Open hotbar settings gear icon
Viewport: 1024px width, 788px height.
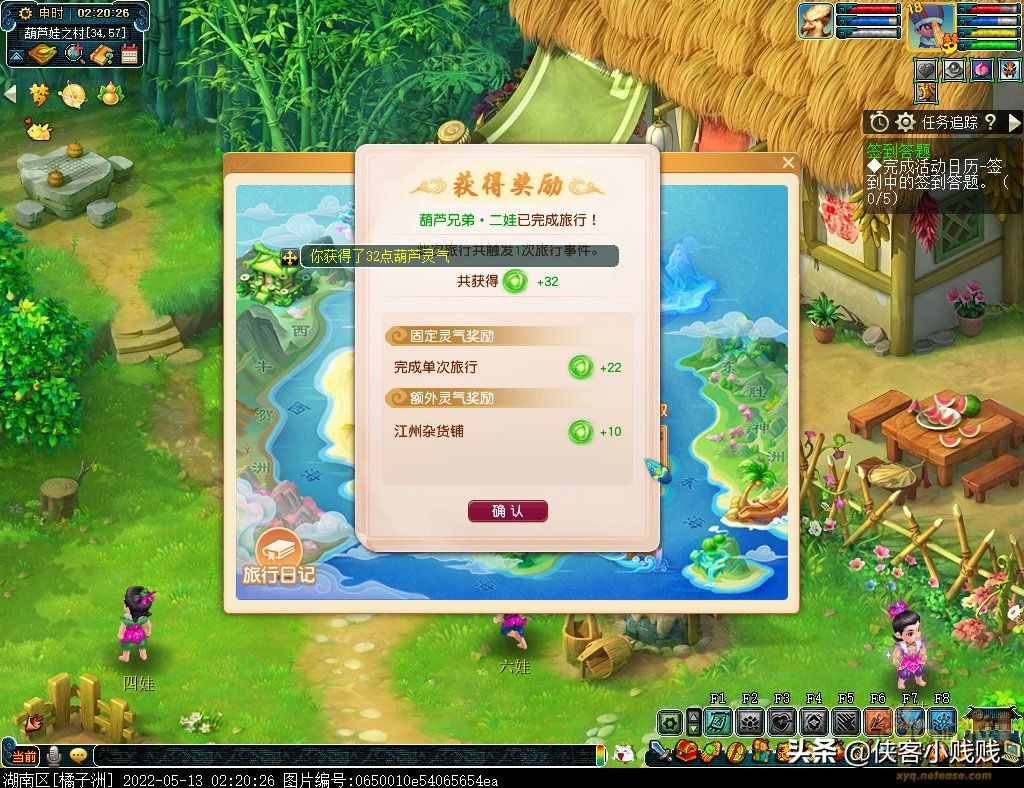[x=669, y=722]
